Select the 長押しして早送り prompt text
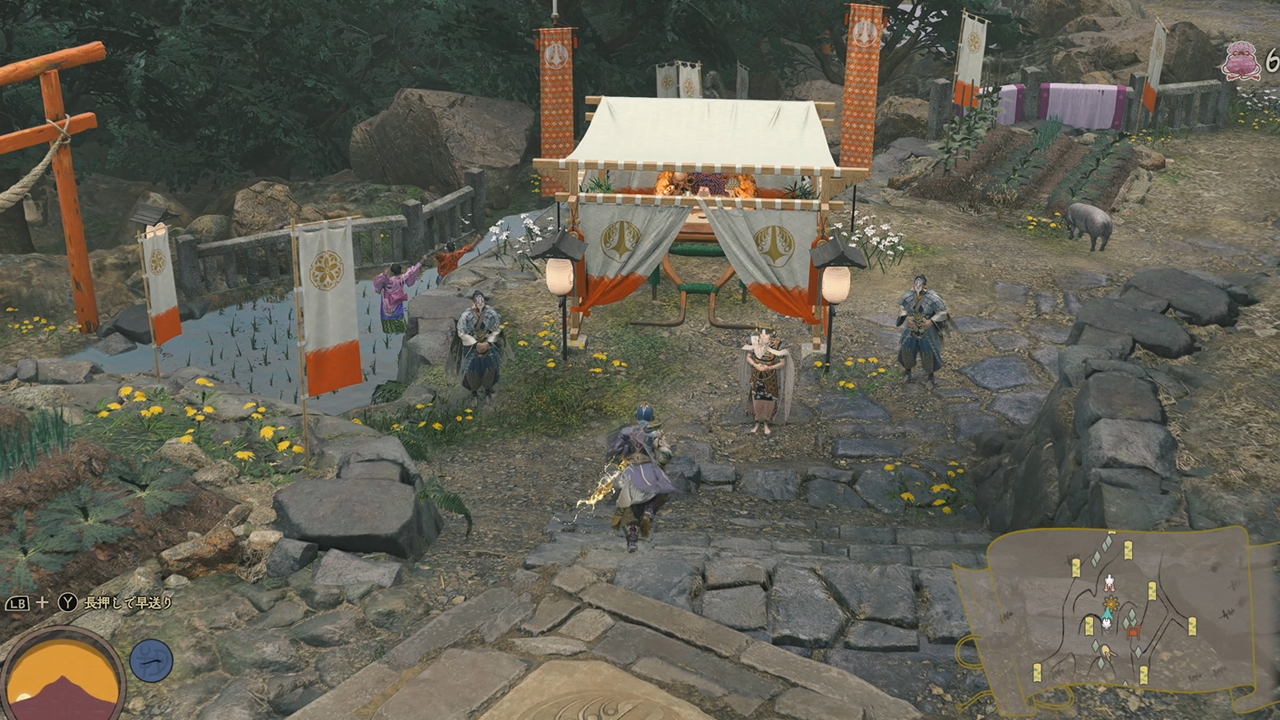This screenshot has height=720, width=1280. coord(128,602)
